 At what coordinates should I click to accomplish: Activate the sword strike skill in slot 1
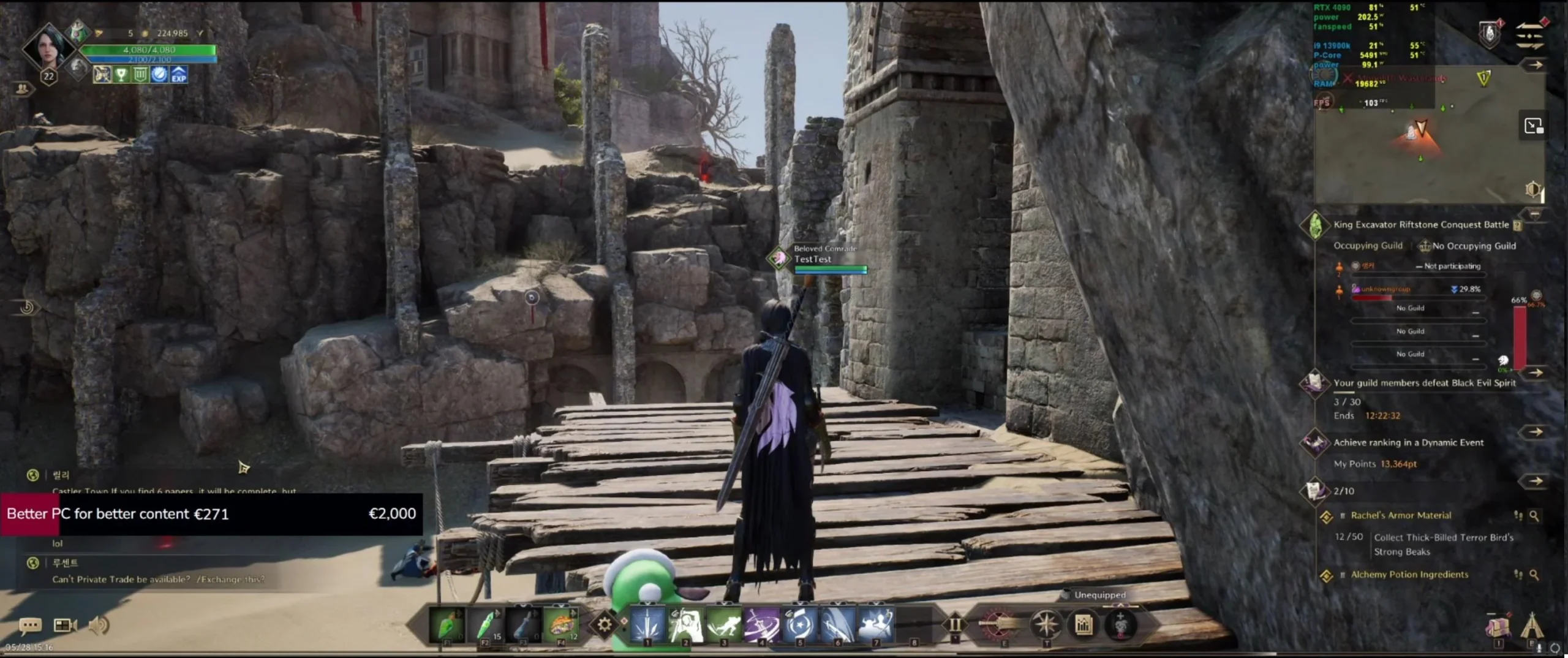(x=647, y=625)
